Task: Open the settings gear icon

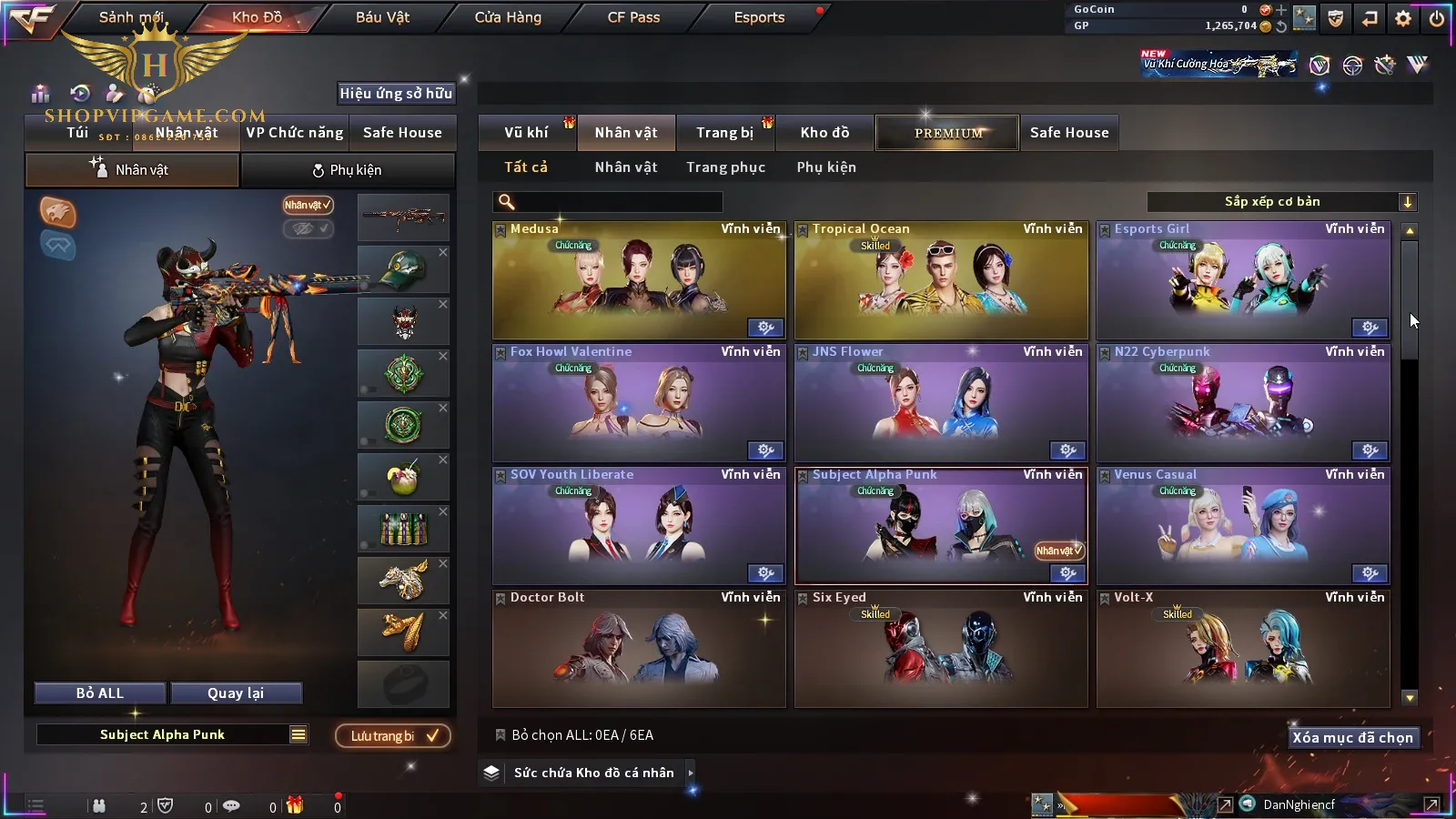Action: (1403, 18)
